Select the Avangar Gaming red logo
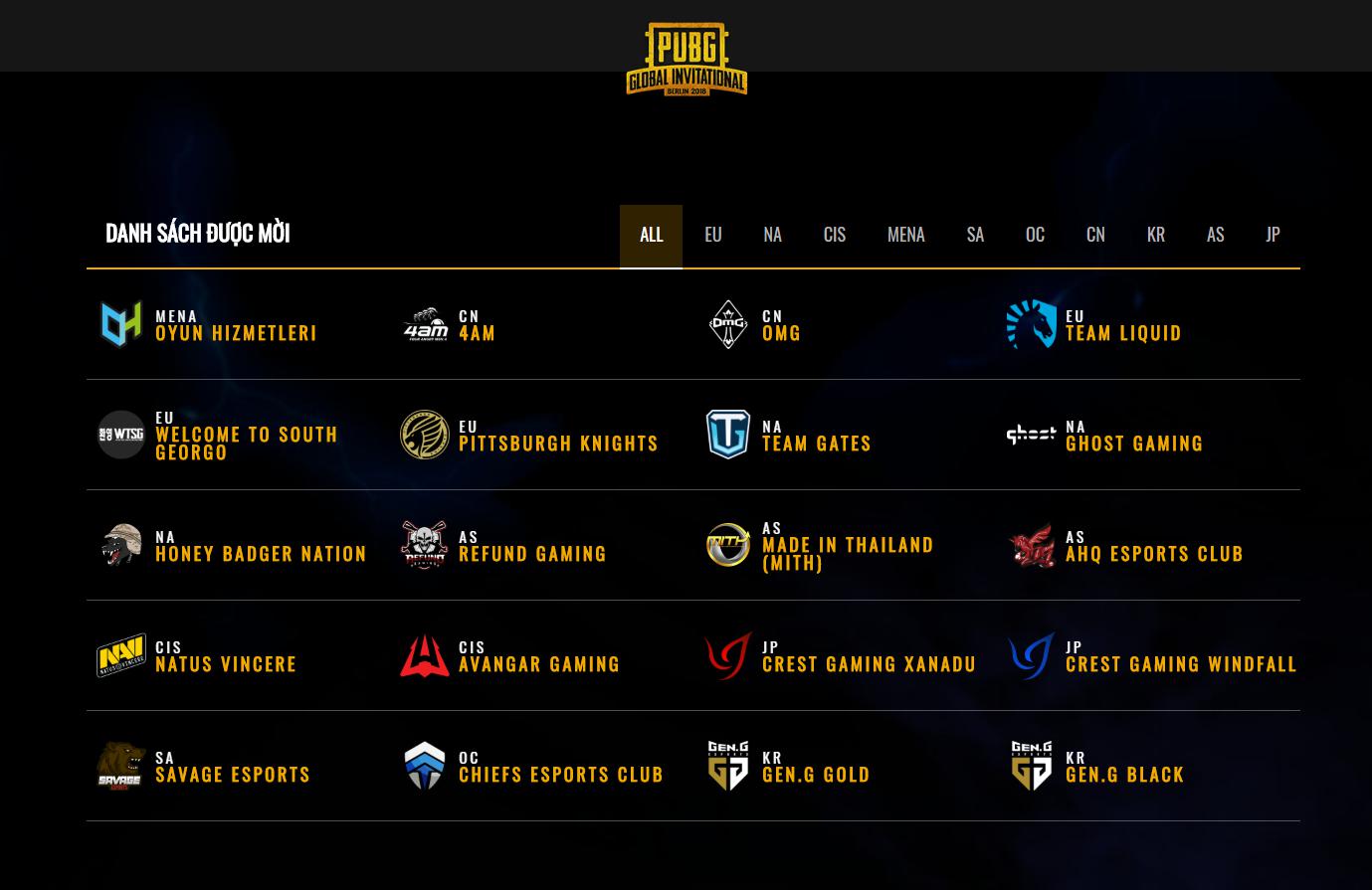Viewport: 1372px width, 890px height. coord(425,655)
